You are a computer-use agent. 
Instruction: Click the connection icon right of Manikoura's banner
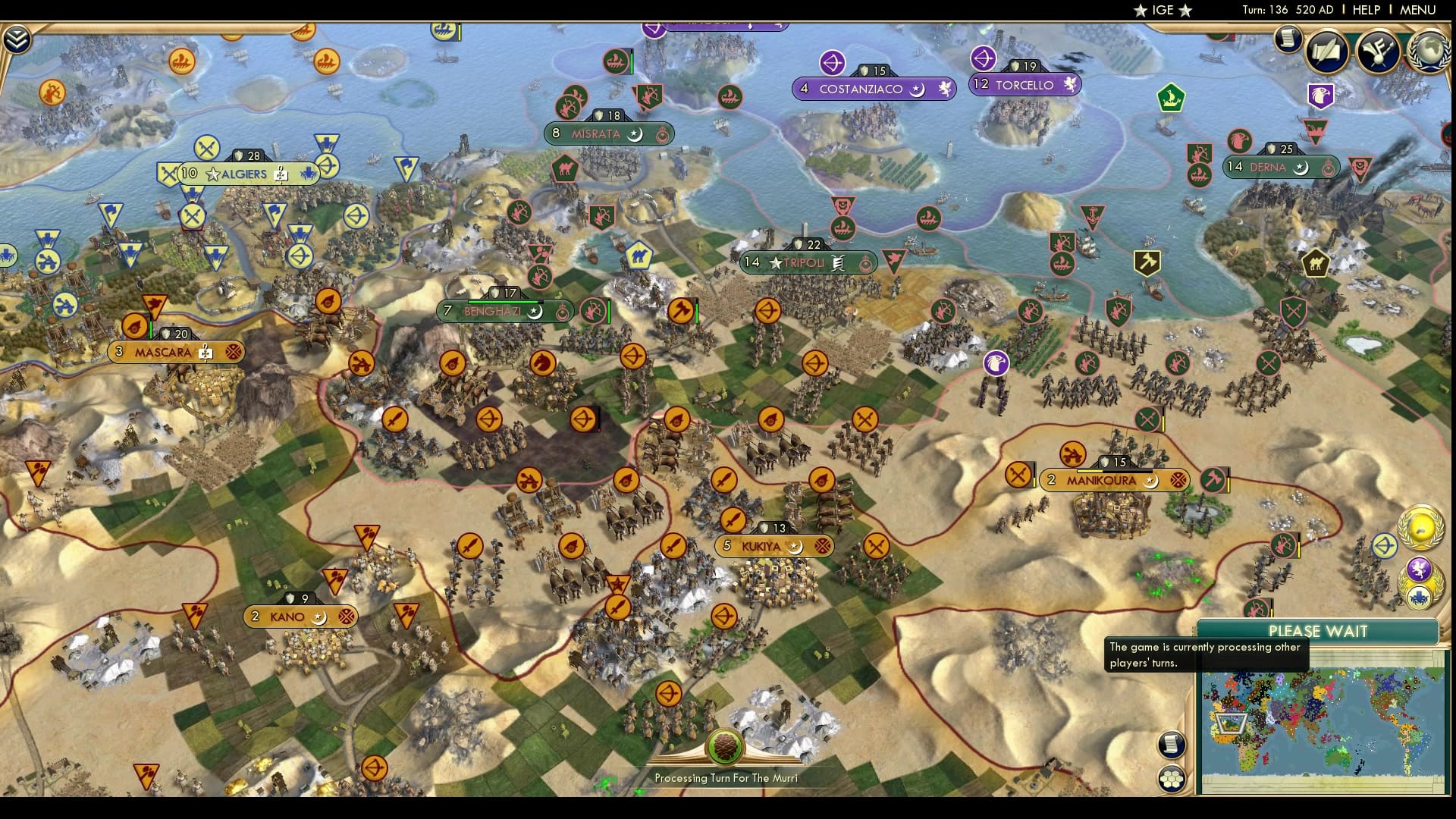point(1178,481)
